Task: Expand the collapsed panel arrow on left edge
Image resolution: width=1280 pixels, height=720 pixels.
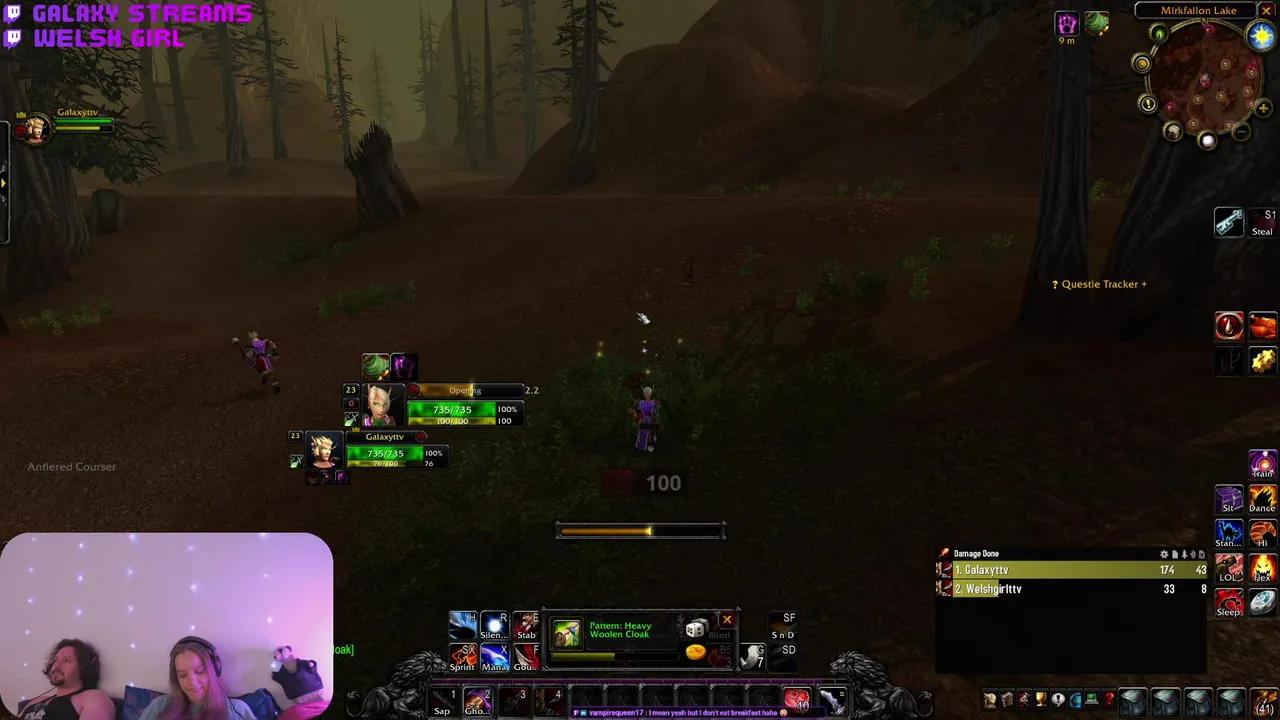Action: tap(4, 183)
